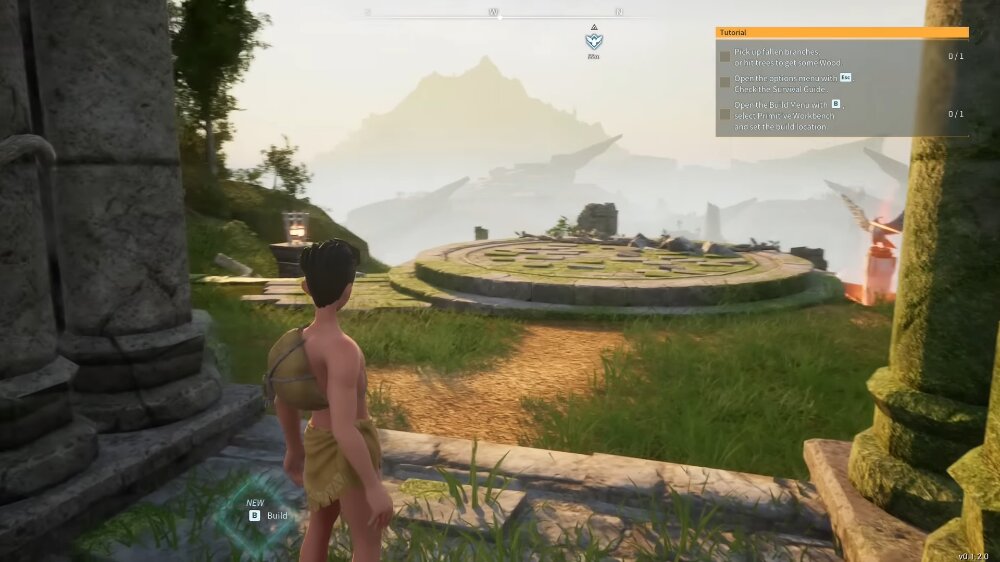Tick the Survival Guide tutorial checkbox
Image resolution: width=1000 pixels, height=562 pixels.
(x=725, y=83)
